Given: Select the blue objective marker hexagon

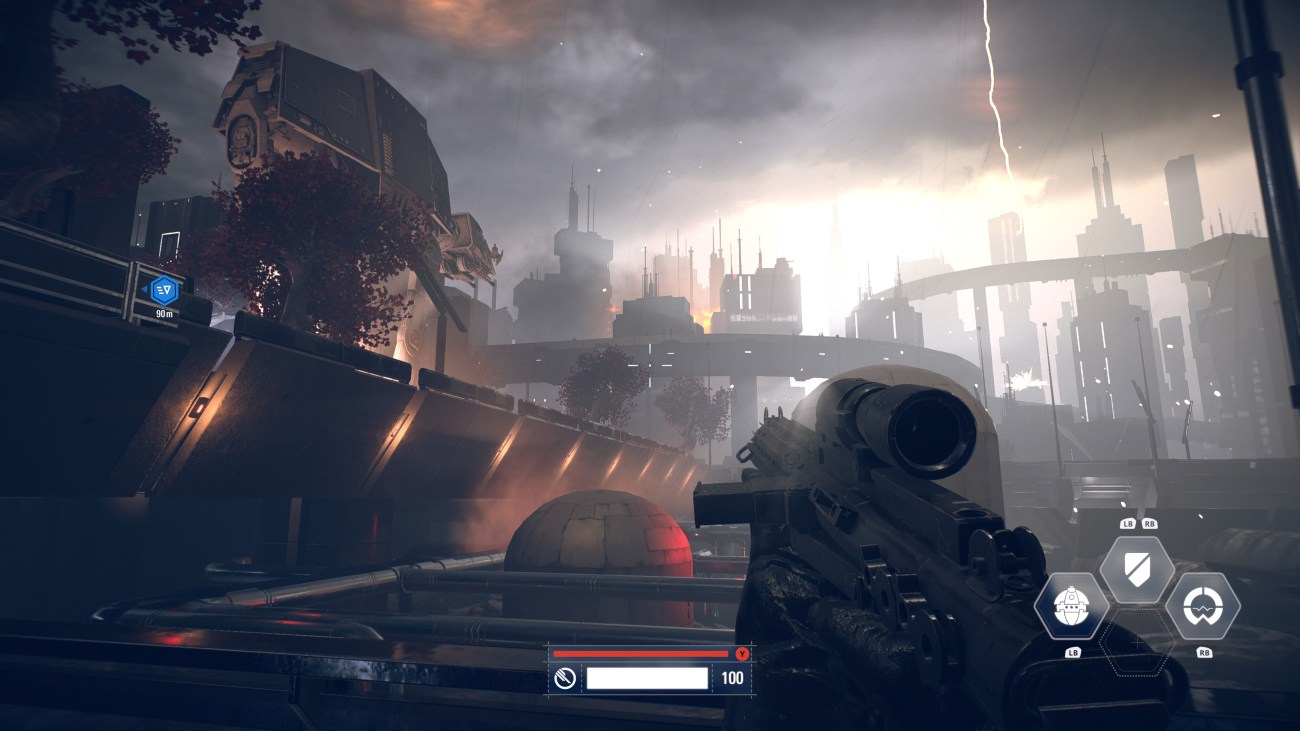Looking at the screenshot, I should 164,290.
